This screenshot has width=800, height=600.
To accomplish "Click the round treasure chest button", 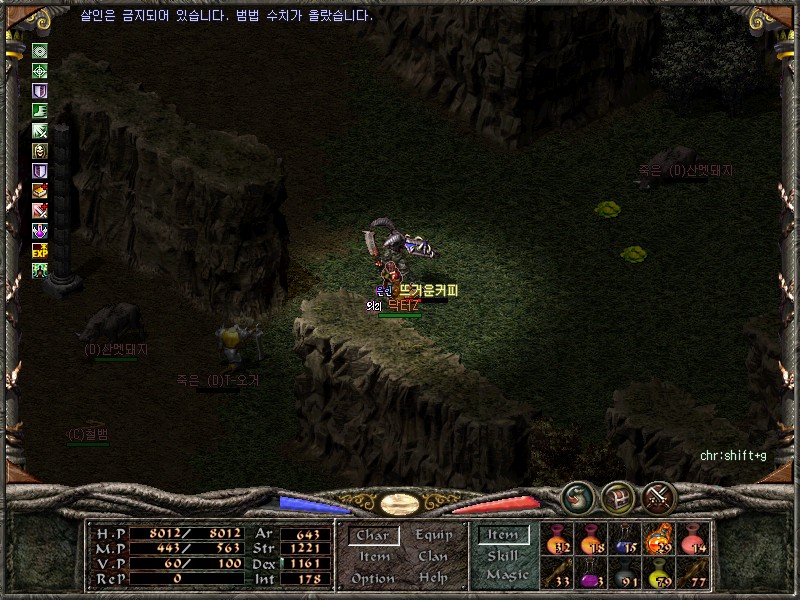I will pos(618,497).
